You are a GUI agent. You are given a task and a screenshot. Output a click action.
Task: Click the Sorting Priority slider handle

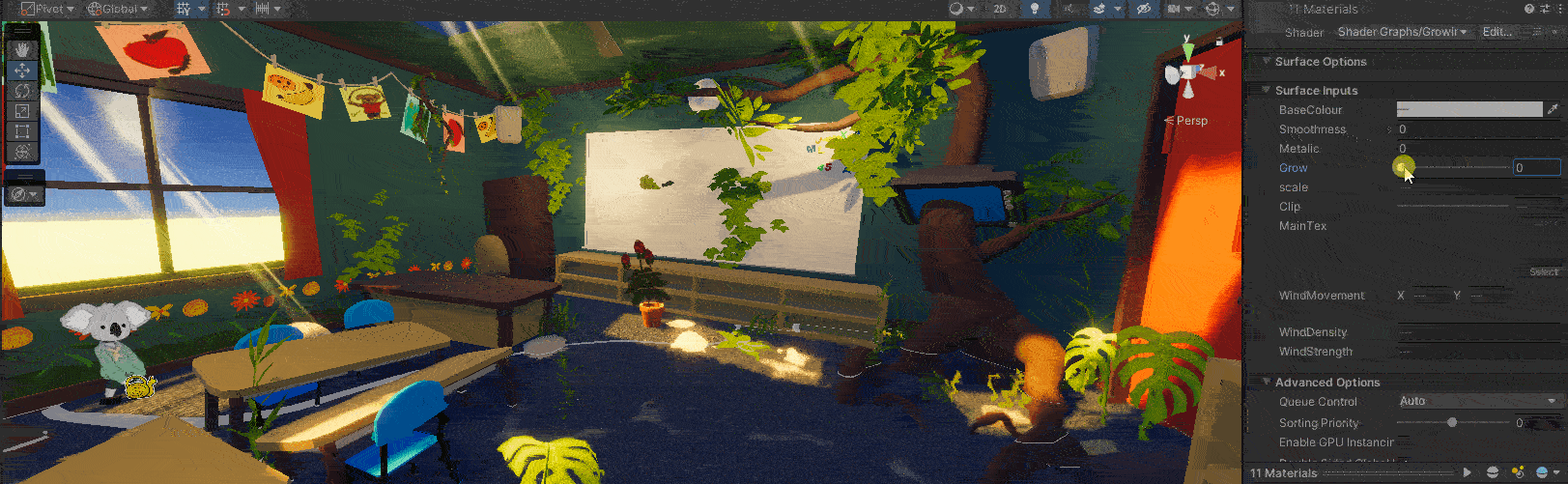pos(1452,422)
